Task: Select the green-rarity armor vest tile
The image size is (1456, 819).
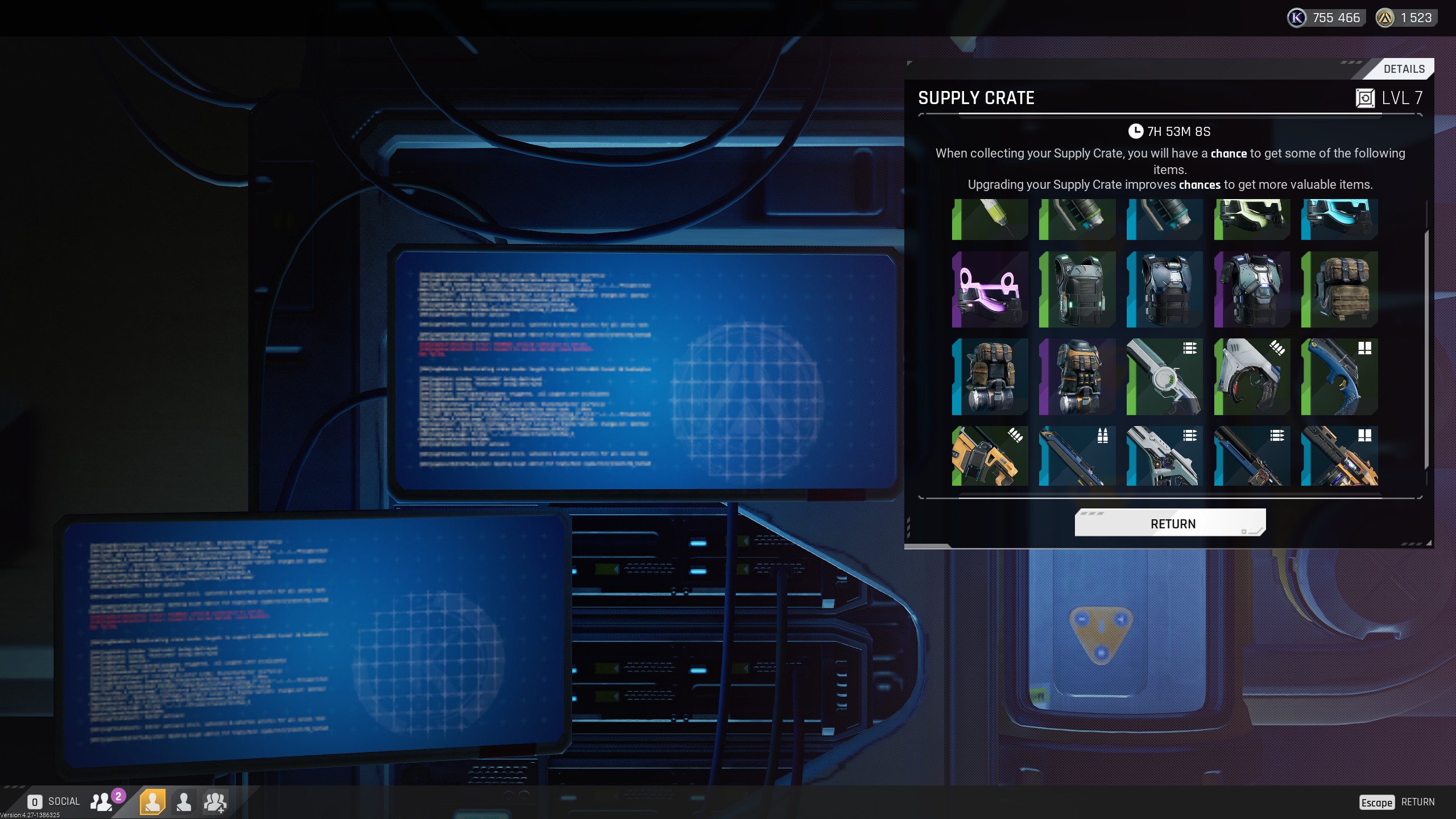Action: tap(1077, 289)
